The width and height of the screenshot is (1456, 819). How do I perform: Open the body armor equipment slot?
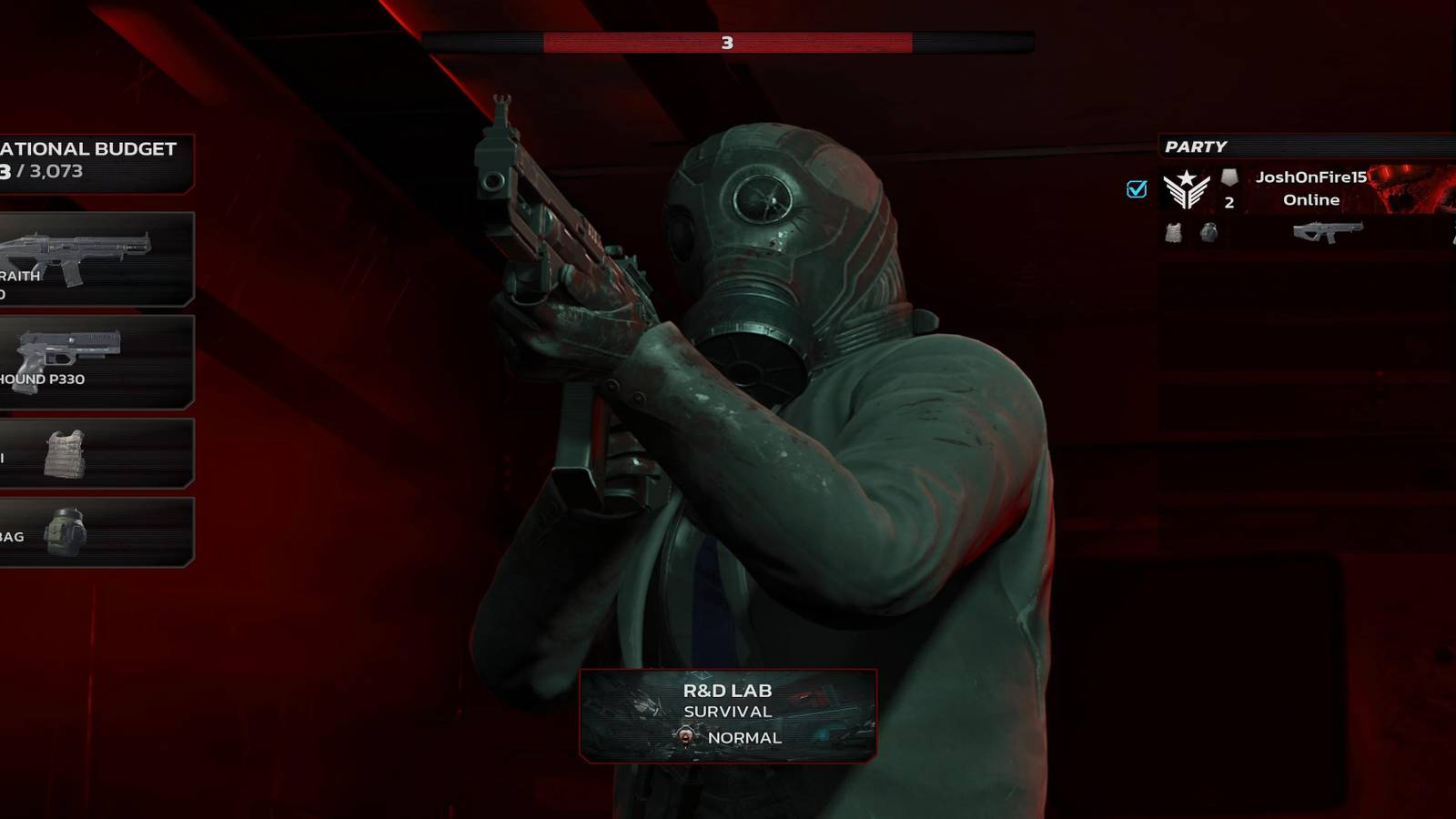click(91, 452)
